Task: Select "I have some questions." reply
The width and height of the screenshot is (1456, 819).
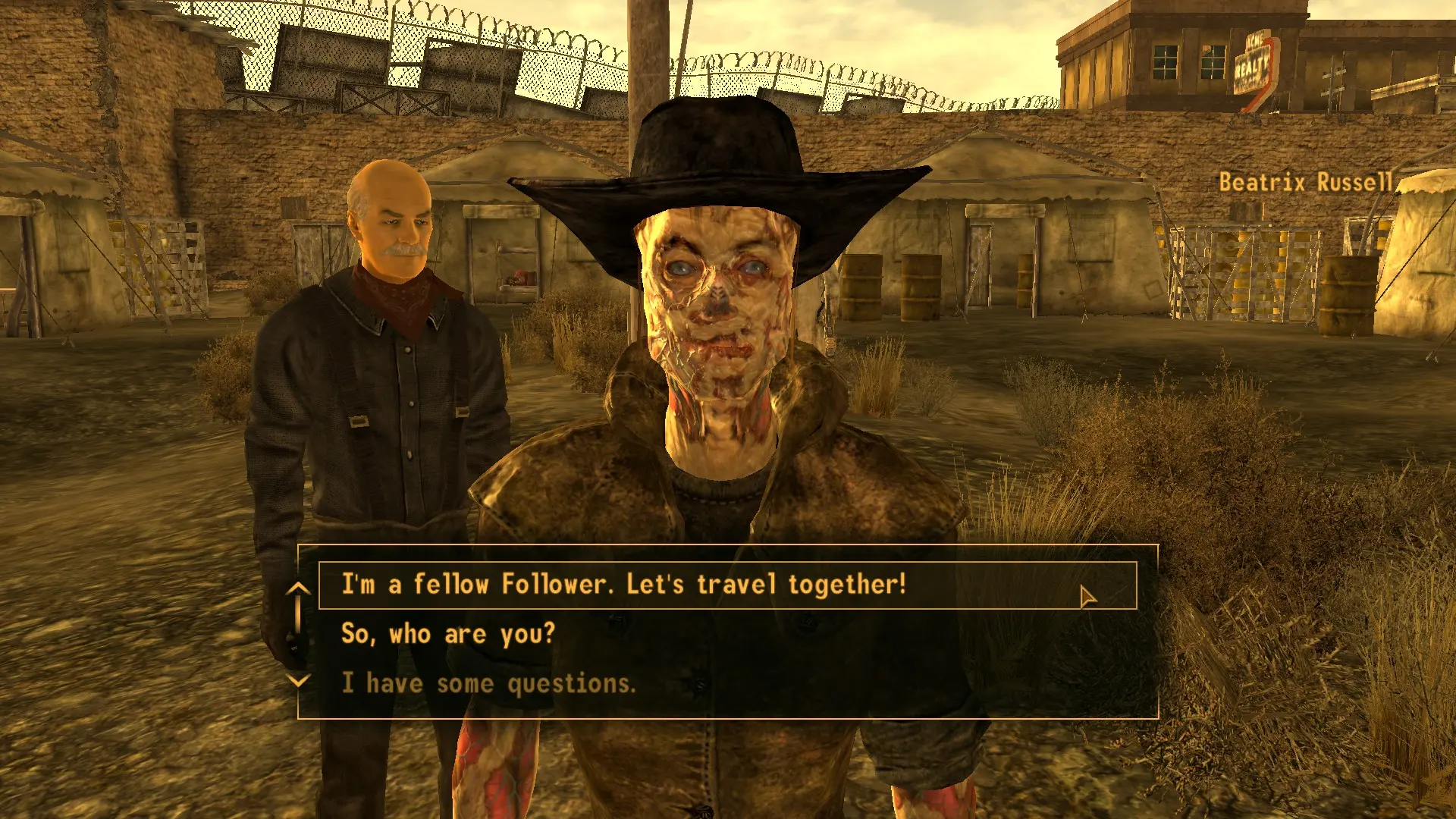Action: click(x=488, y=683)
